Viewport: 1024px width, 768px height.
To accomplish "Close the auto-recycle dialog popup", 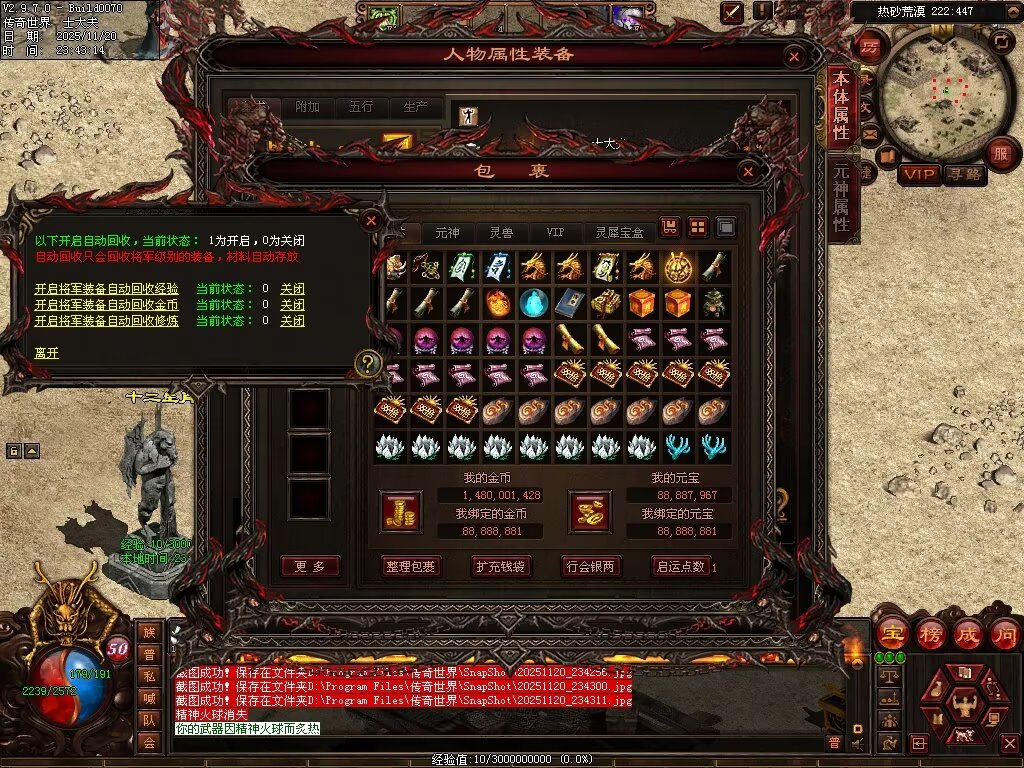I will tap(371, 220).
